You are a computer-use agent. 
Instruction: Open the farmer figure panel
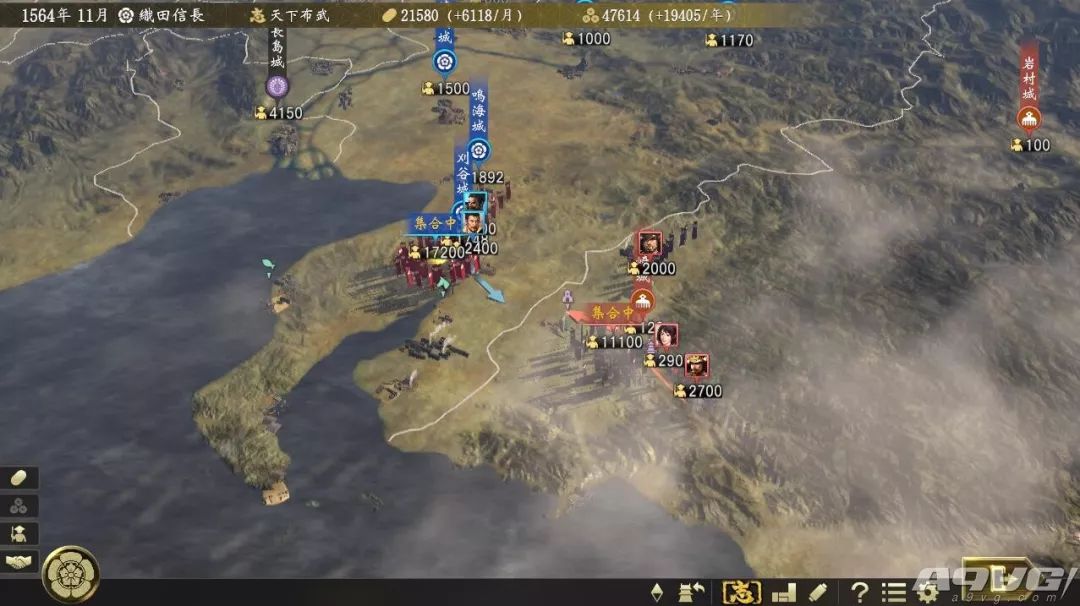[x=20, y=534]
